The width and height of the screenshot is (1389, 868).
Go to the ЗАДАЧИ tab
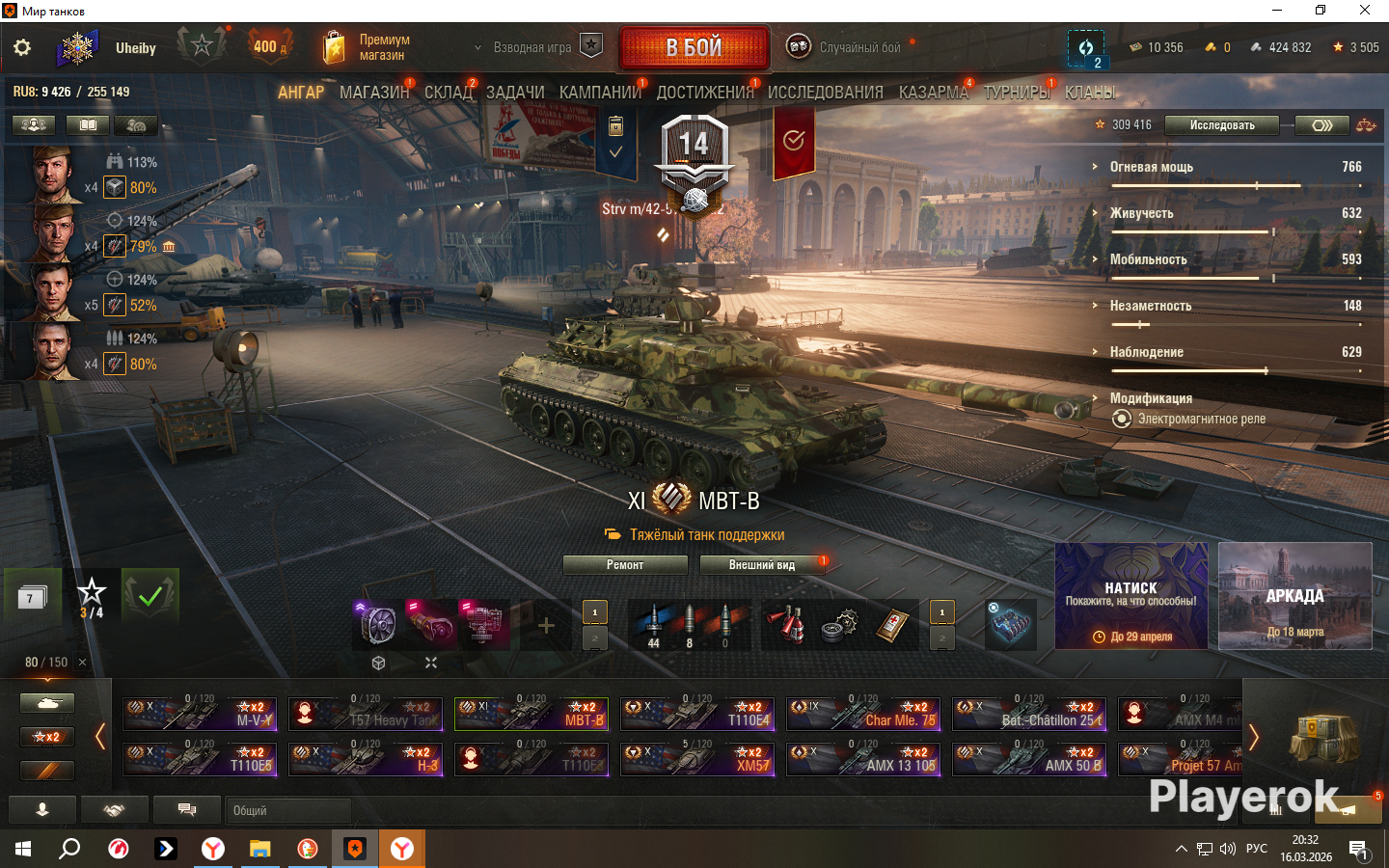tap(515, 93)
